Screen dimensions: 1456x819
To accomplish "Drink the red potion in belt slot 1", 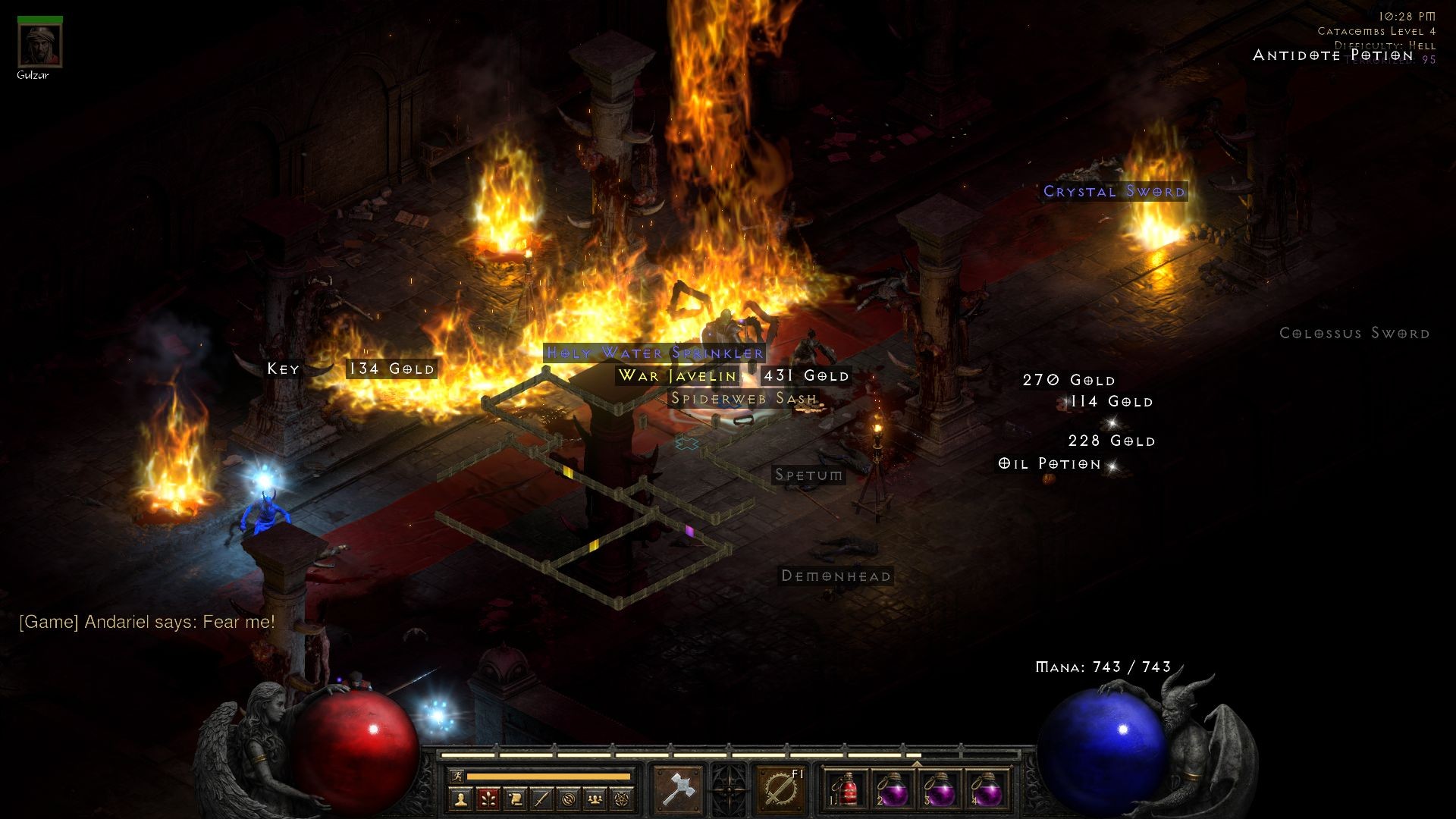I will coord(847,791).
